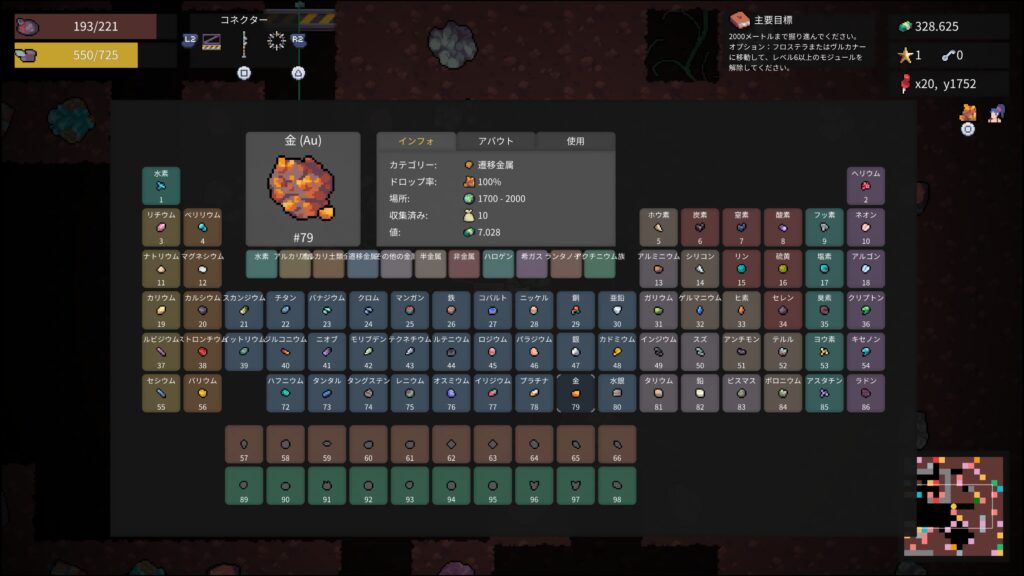Image resolution: width=1024 pixels, height=576 pixels.
Task: Click the プラチナ element tile
Action: [534, 393]
